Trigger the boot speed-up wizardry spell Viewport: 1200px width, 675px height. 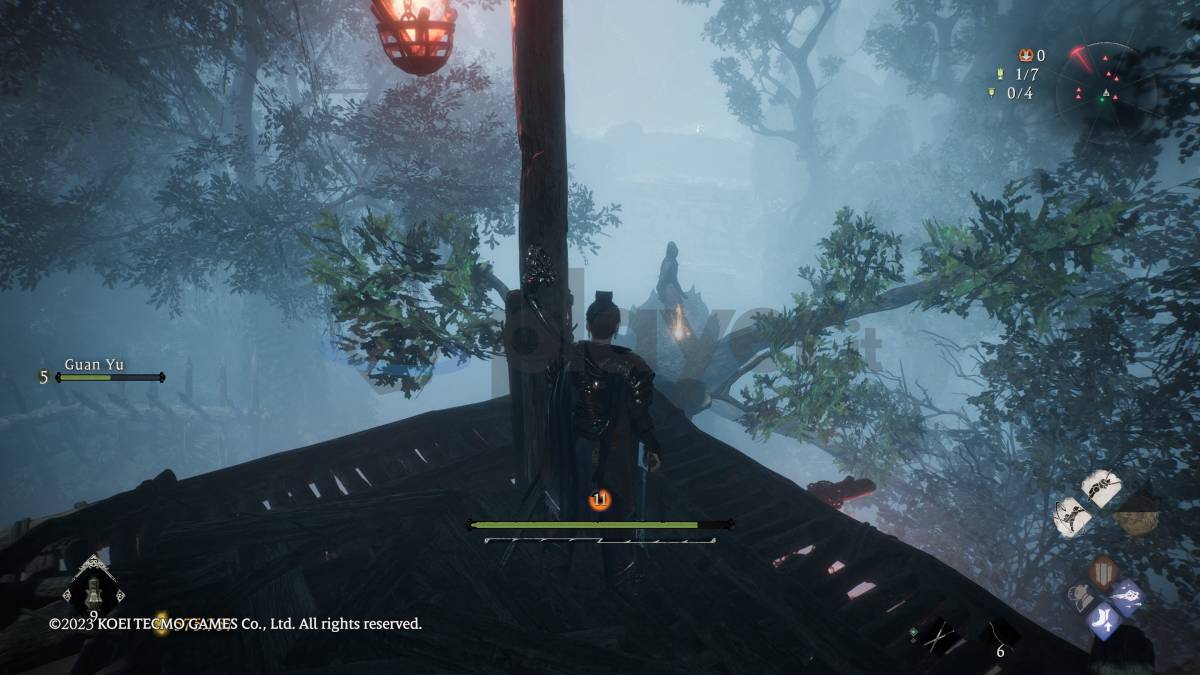pyautogui.click(x=1103, y=621)
